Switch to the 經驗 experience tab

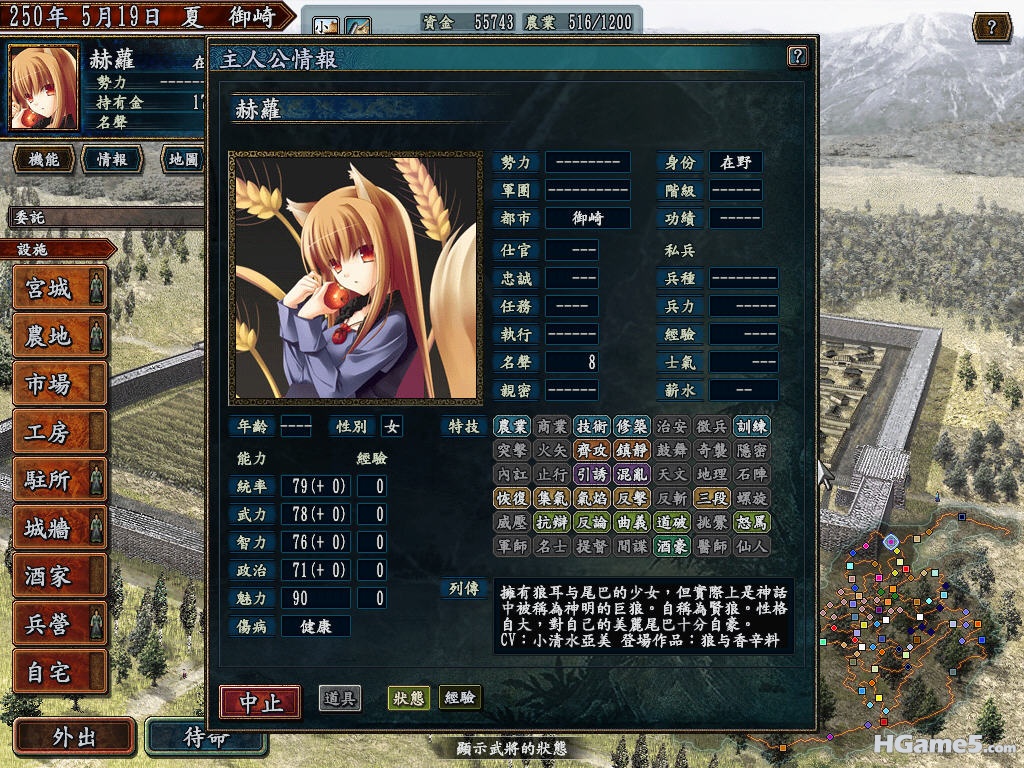(x=460, y=698)
